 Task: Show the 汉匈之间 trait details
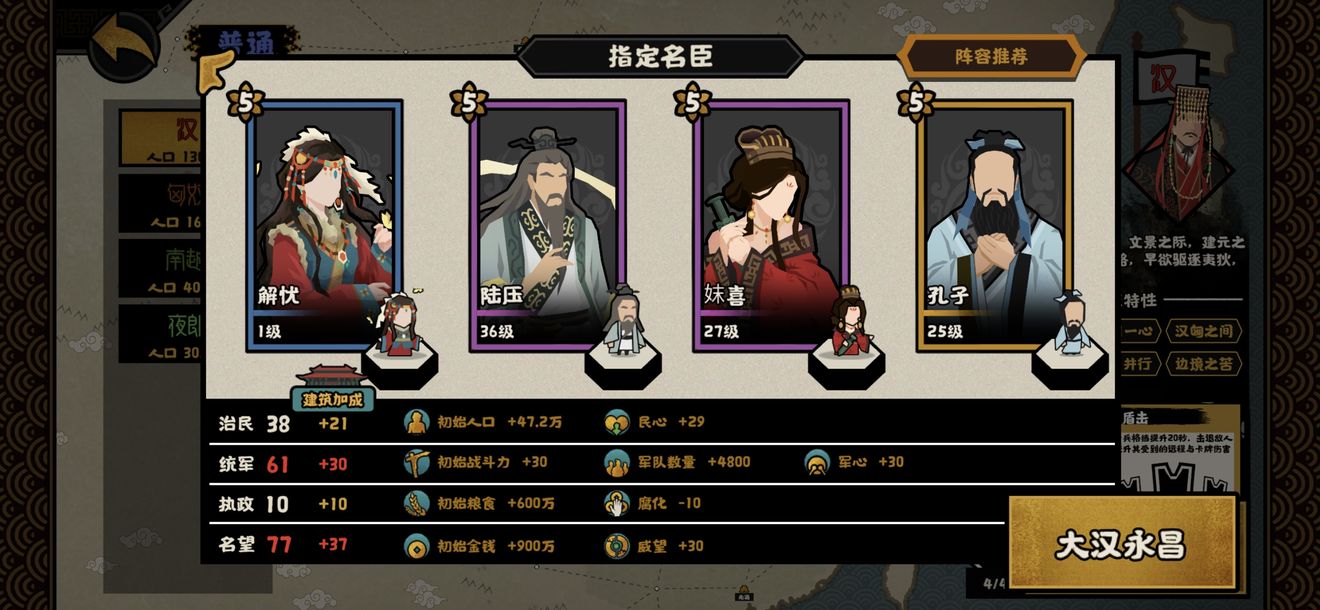click(1204, 331)
